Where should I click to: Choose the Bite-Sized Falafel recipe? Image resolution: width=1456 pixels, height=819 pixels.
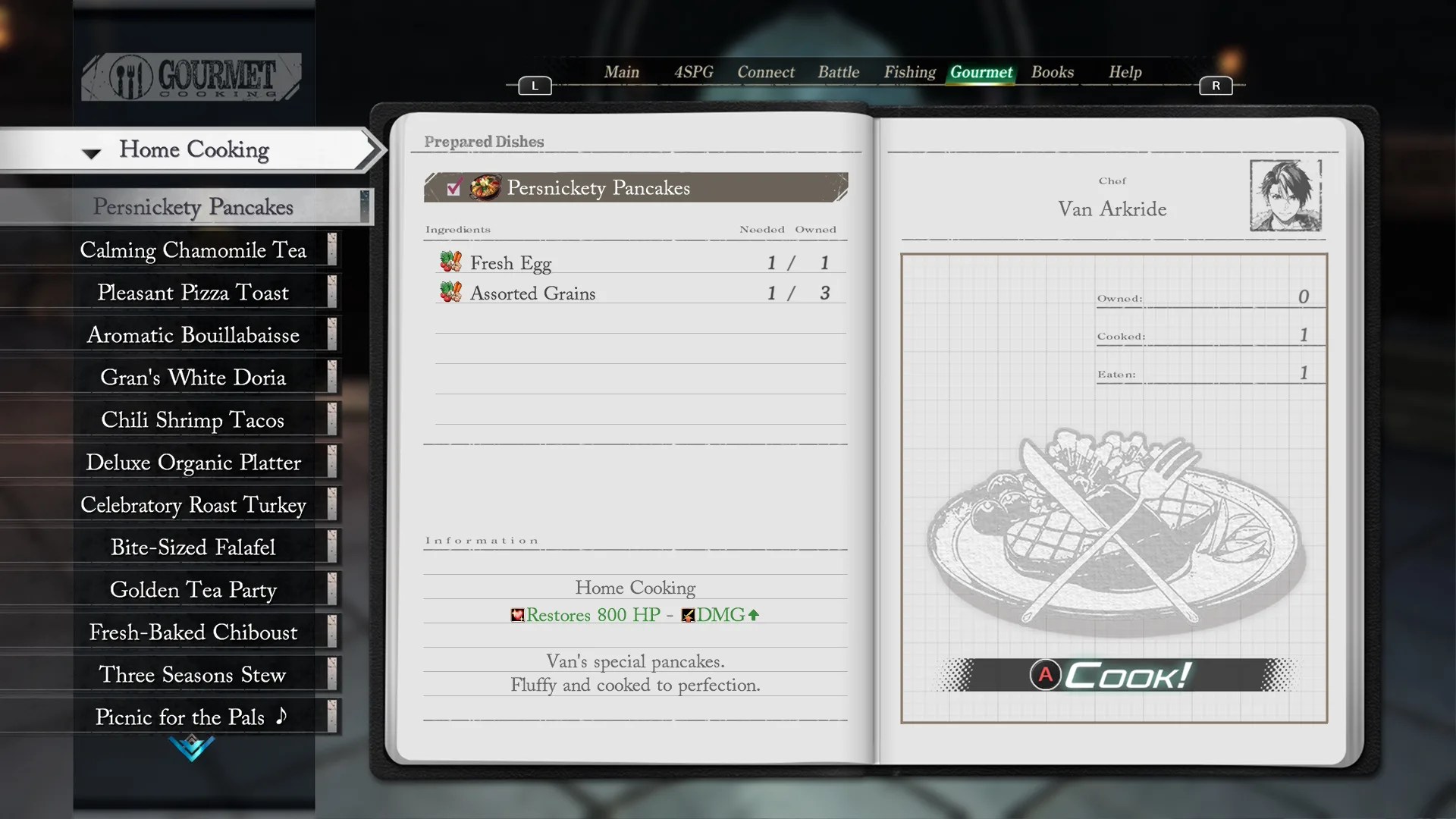tap(193, 548)
